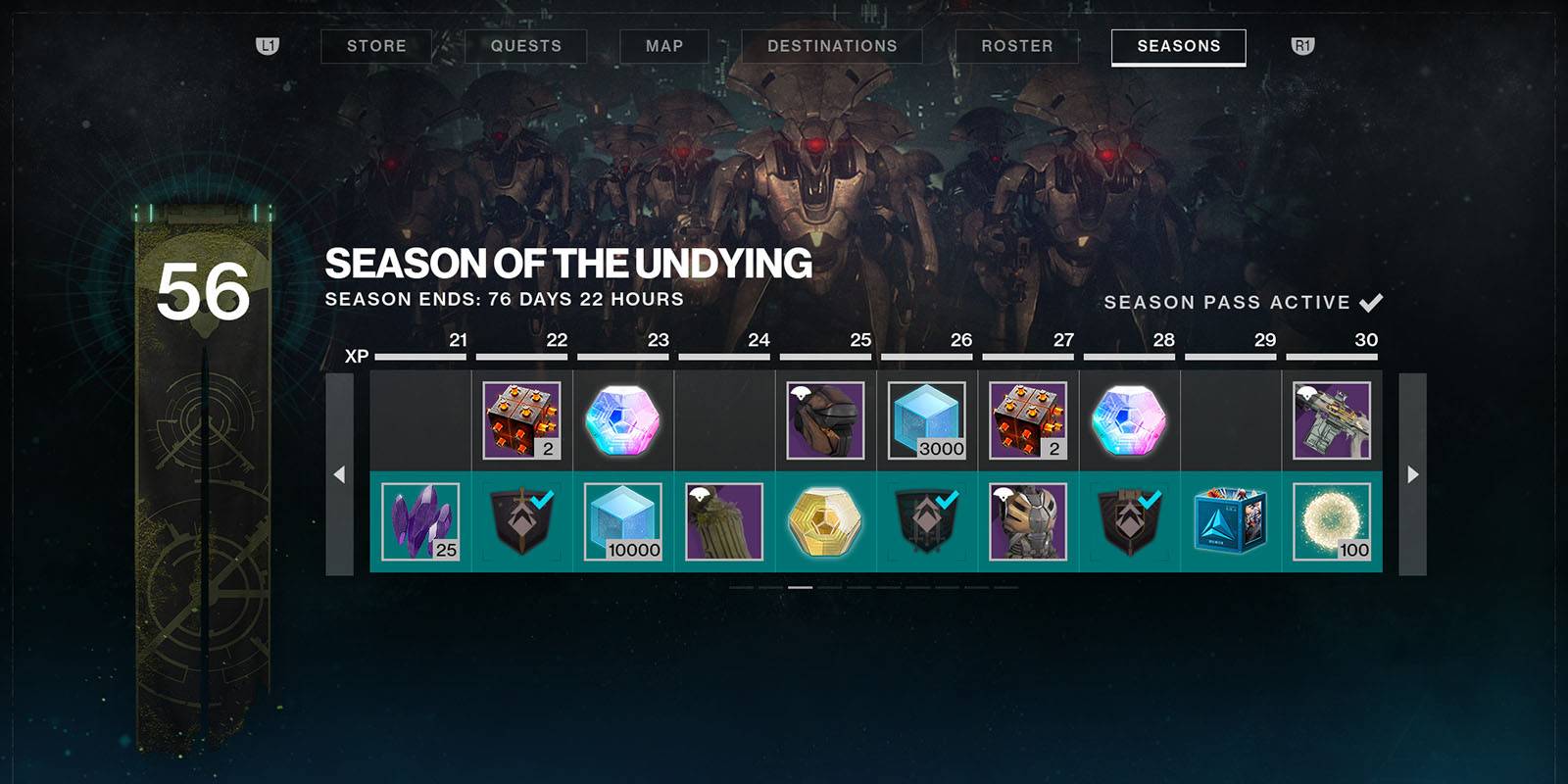Click the claimed seasonal badge at rank 22

pyautogui.click(x=520, y=522)
